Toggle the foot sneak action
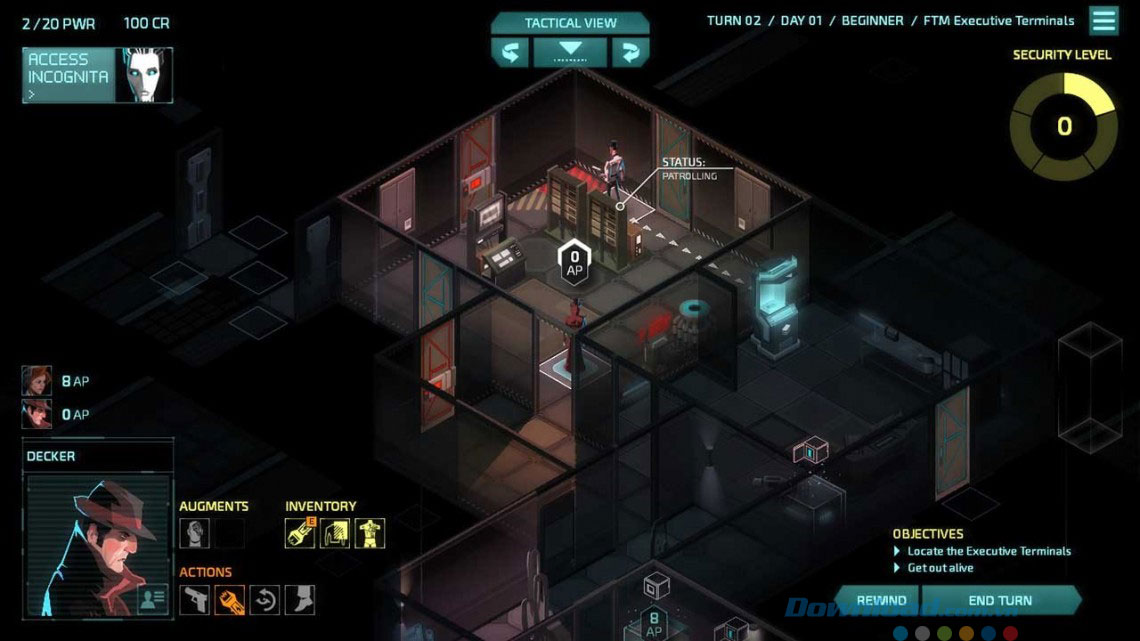The width and height of the screenshot is (1140, 641). pos(299,599)
